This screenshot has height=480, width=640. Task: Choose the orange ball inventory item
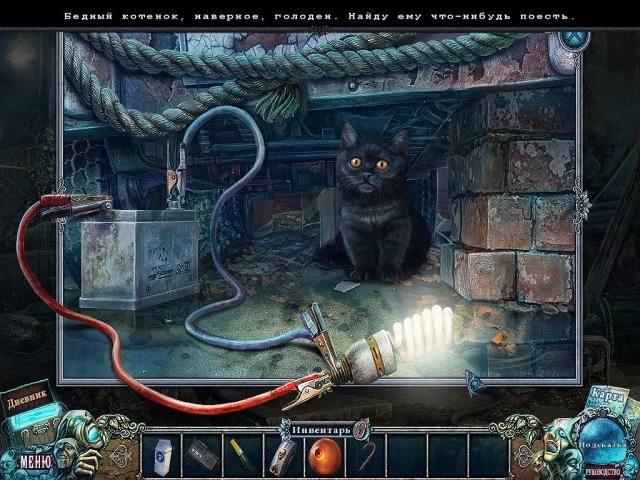[x=323, y=455]
